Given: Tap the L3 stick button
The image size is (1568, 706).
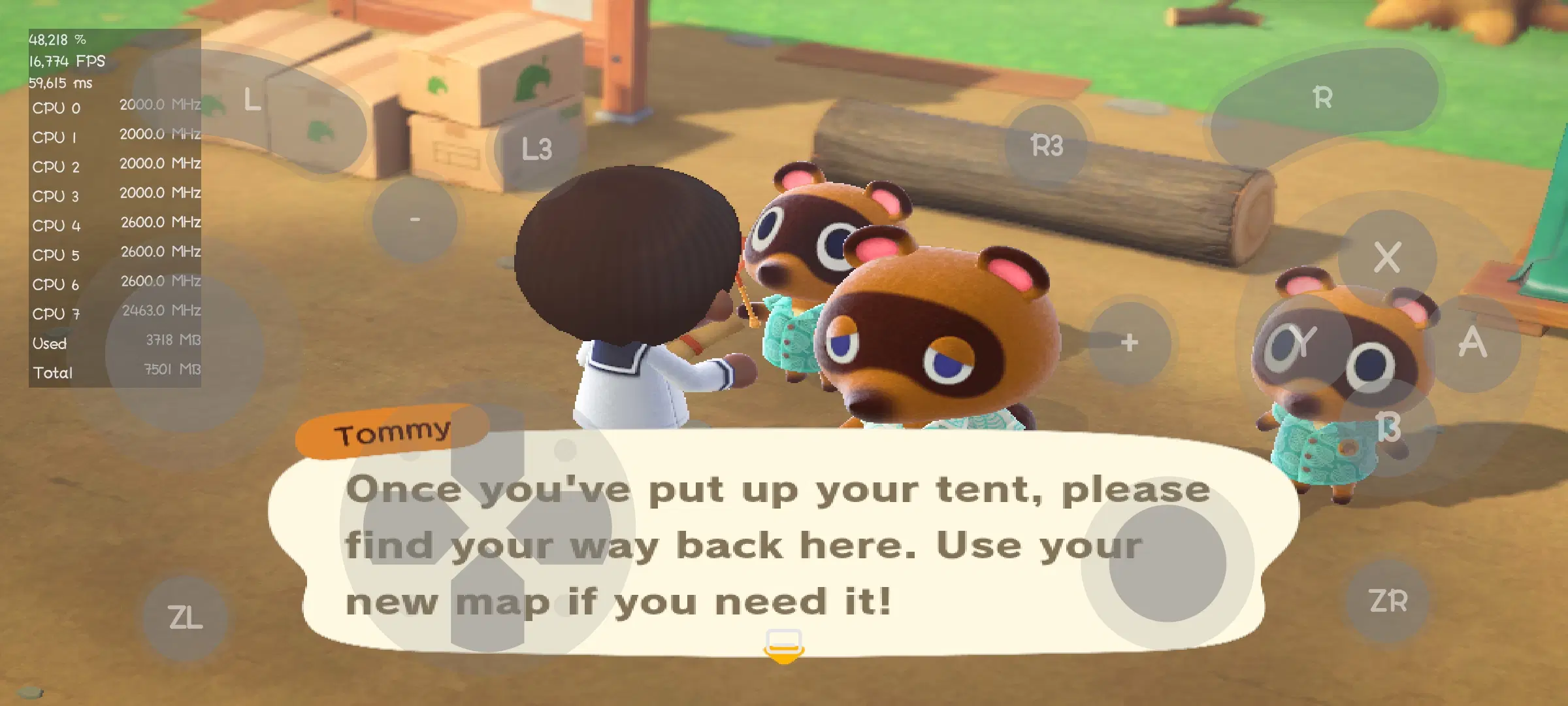Looking at the screenshot, I should (x=536, y=149).
